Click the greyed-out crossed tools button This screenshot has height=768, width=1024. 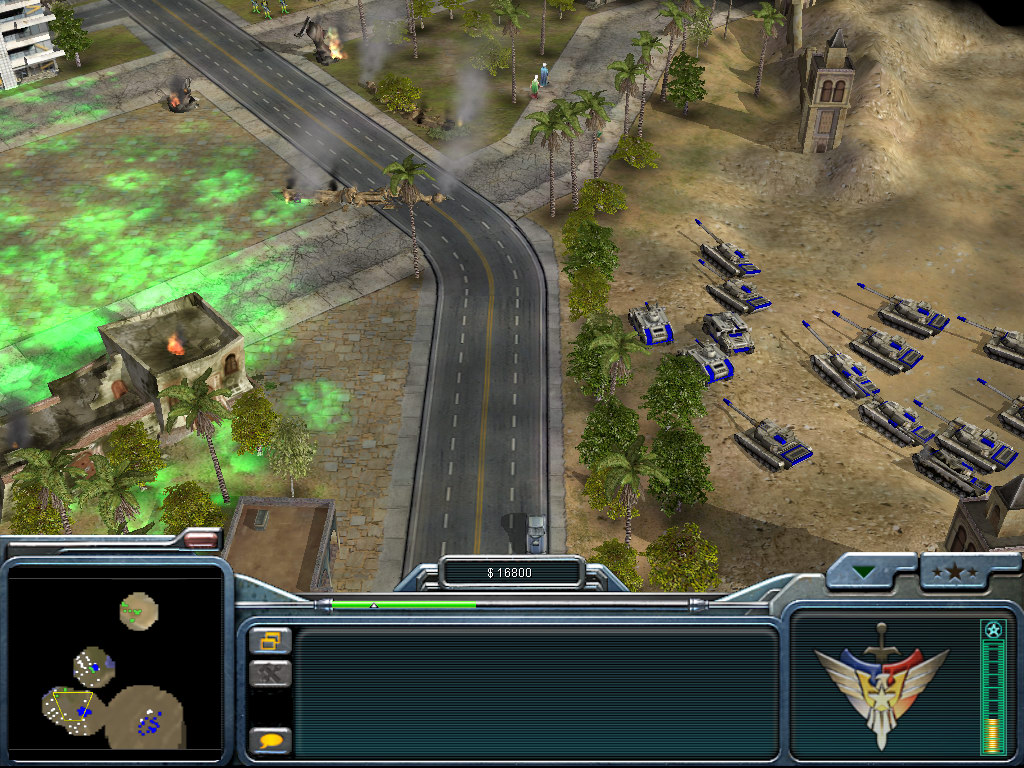270,673
